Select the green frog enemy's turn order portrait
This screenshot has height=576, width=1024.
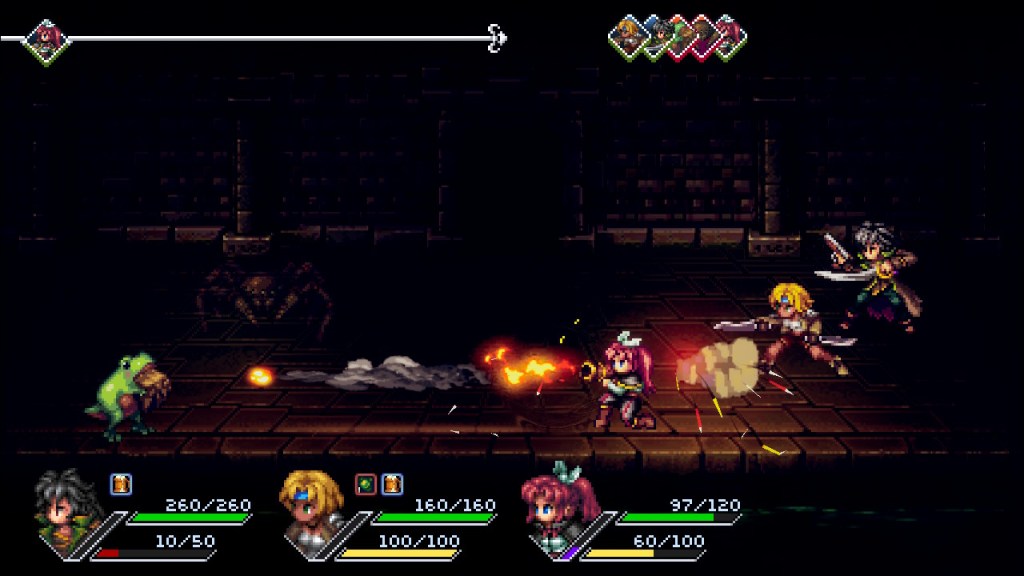point(678,37)
